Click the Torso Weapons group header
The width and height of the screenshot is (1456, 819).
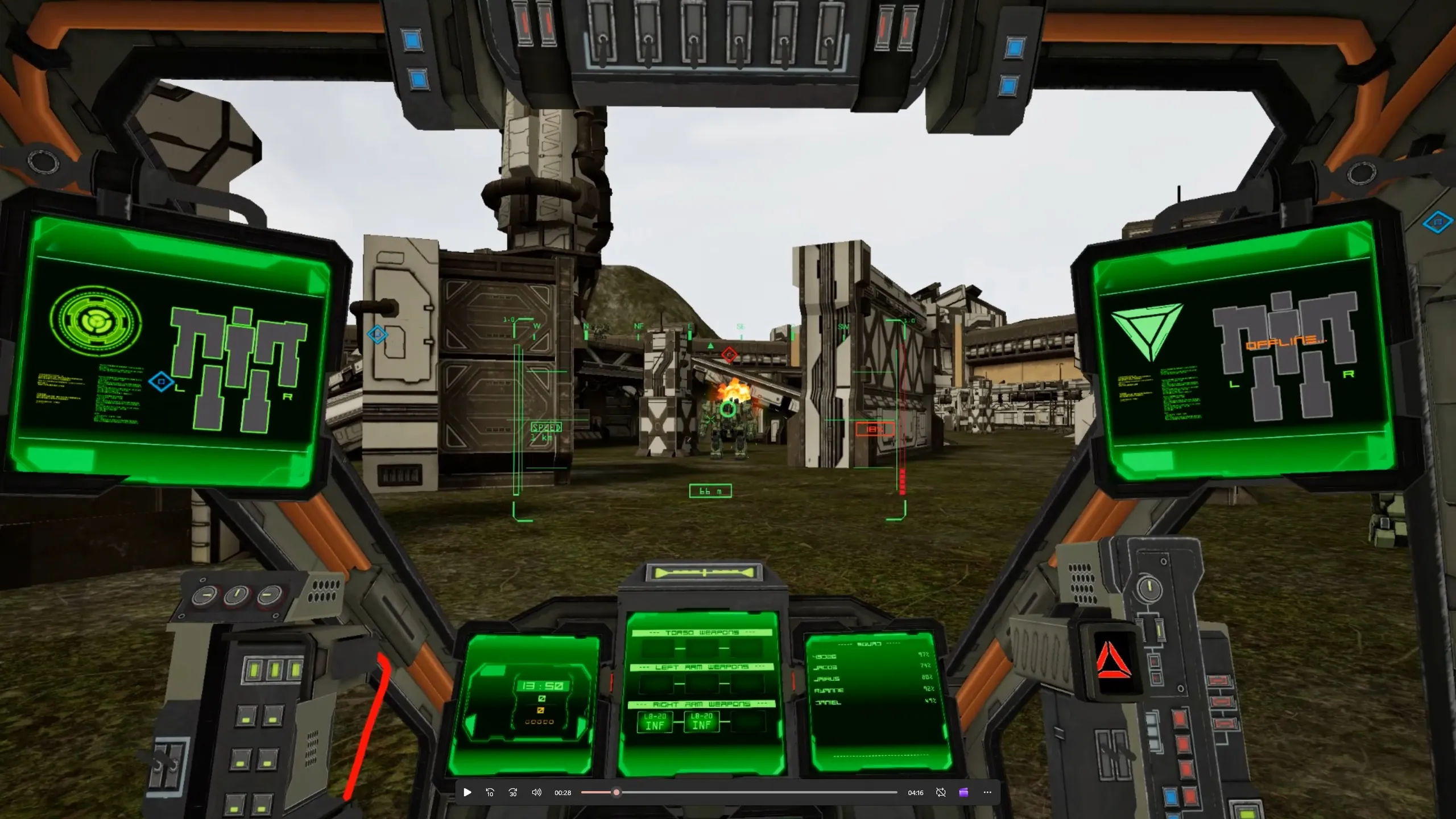[702, 632]
